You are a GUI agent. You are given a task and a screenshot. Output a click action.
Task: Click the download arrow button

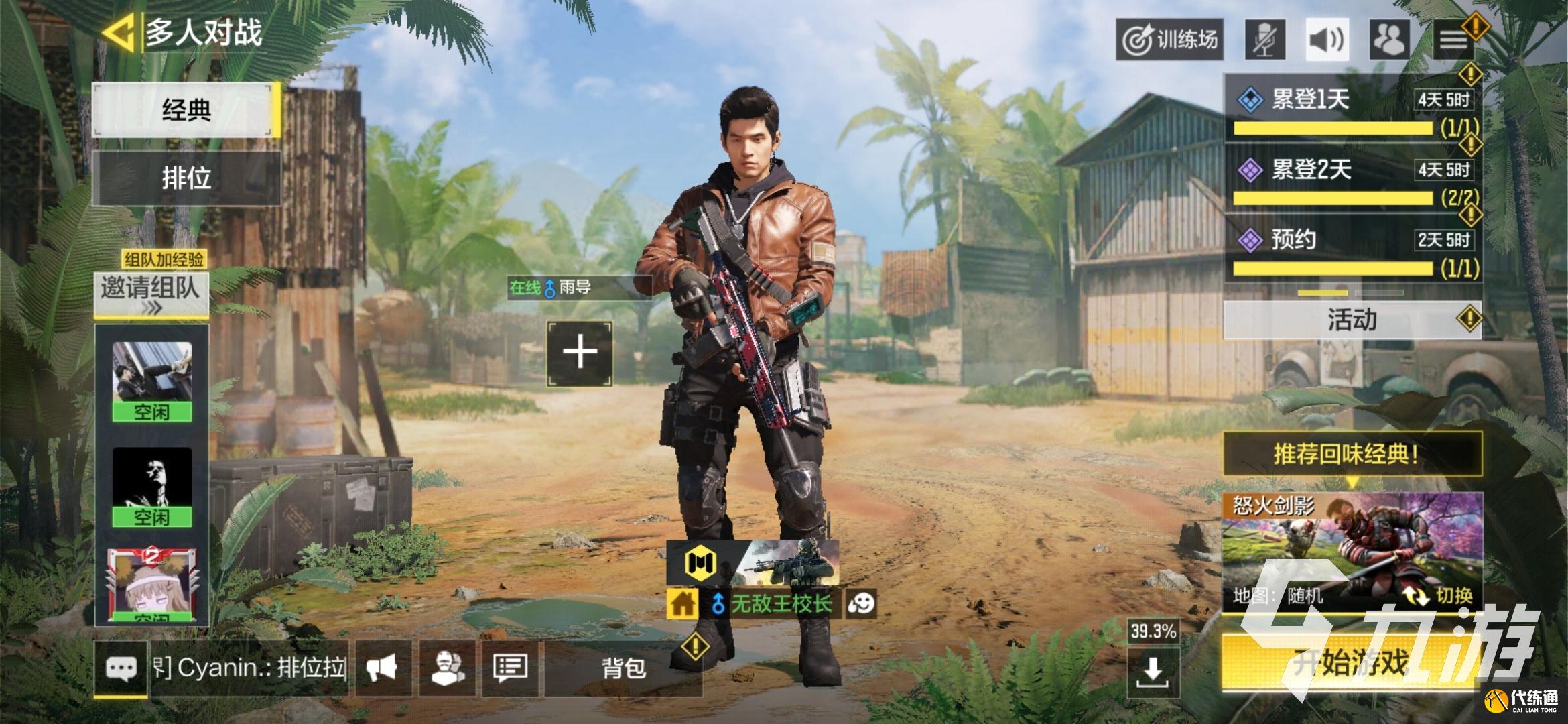tap(1152, 670)
